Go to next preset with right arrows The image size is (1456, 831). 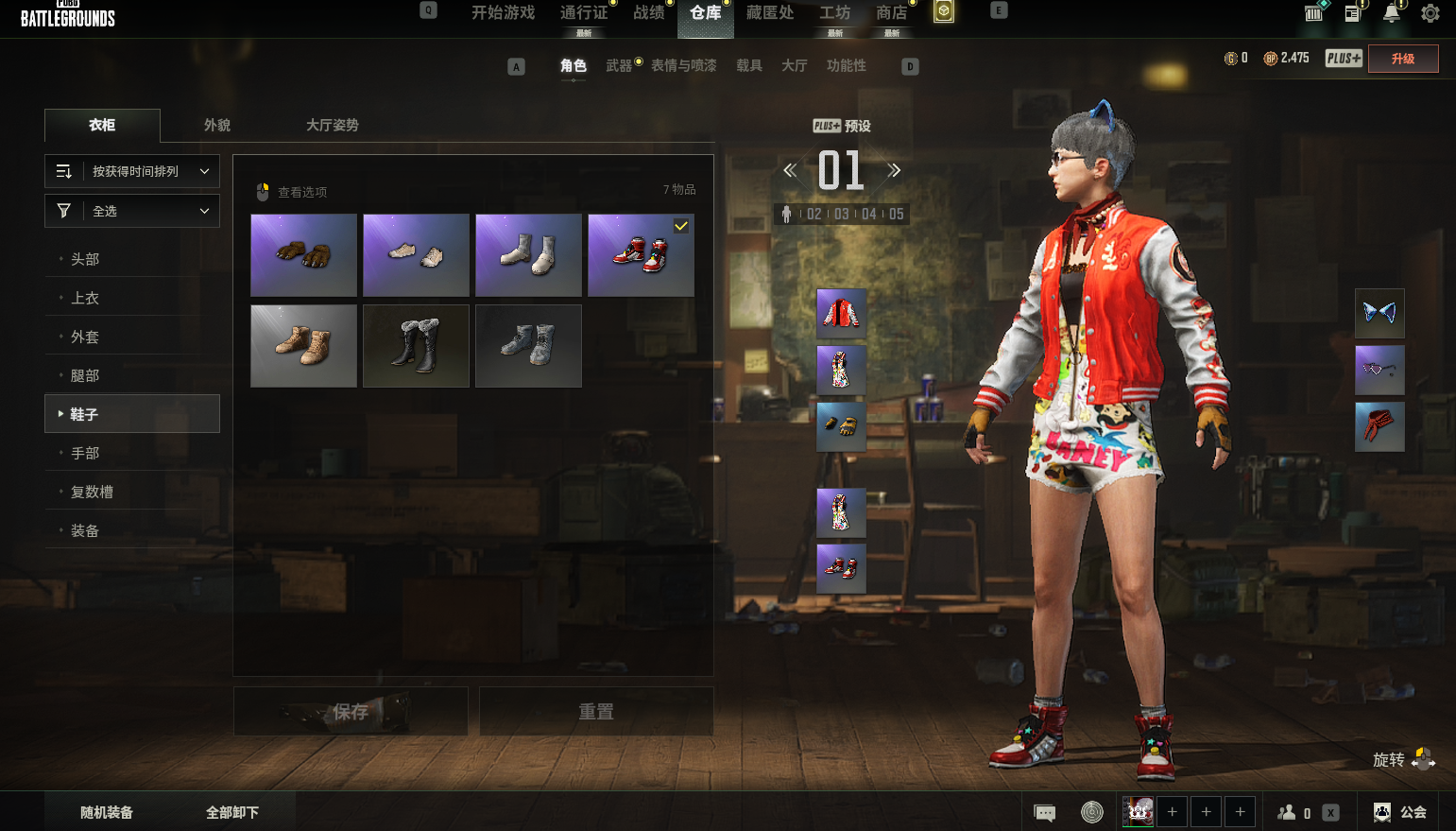(894, 171)
